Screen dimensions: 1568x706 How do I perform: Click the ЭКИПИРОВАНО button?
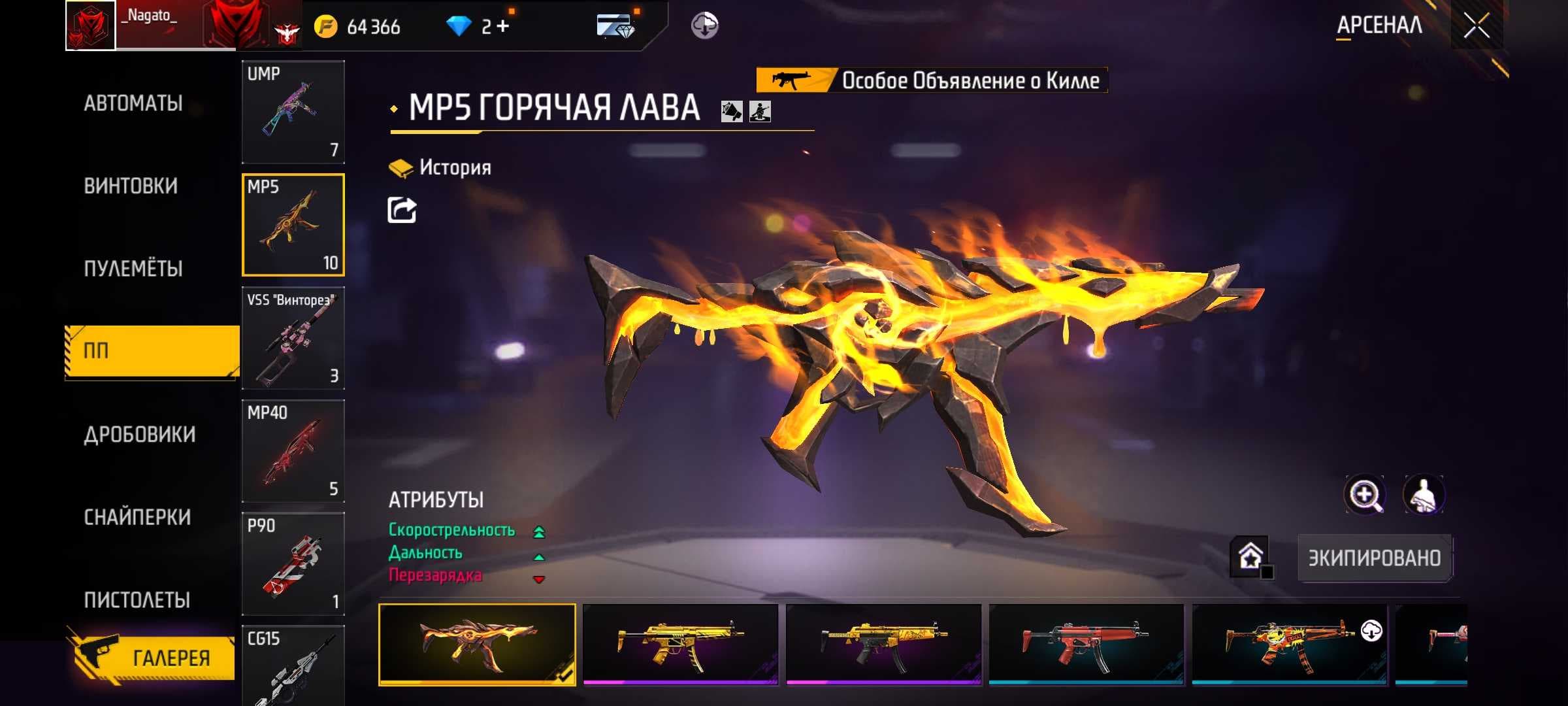(1374, 558)
